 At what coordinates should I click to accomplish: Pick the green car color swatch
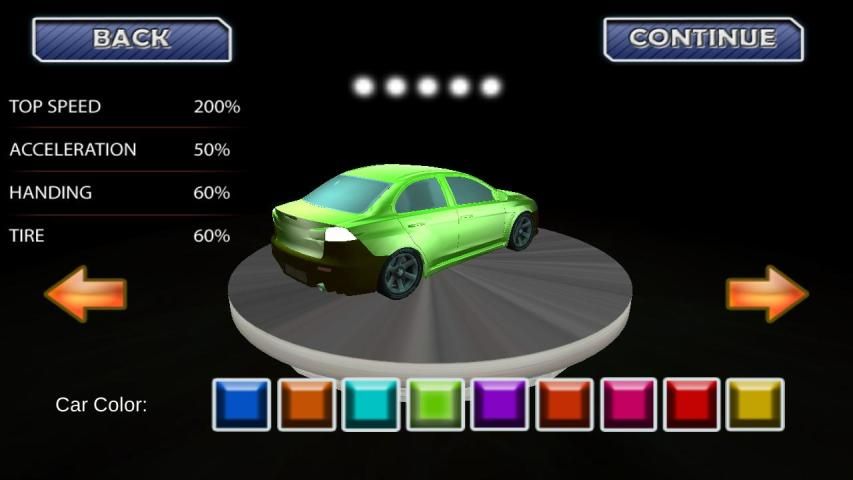[x=435, y=404]
